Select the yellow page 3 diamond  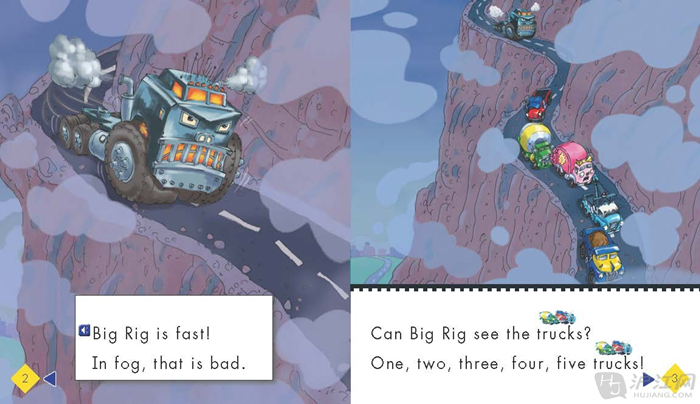[674, 378]
